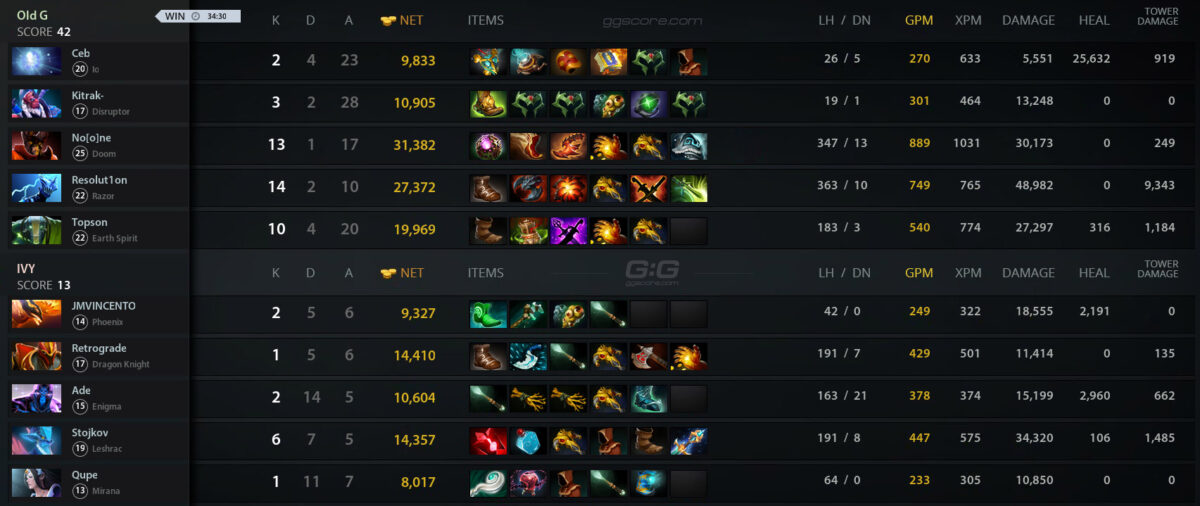Inspect Stojkov's red Bloodstone item
The image size is (1200, 506).
(x=488, y=441)
